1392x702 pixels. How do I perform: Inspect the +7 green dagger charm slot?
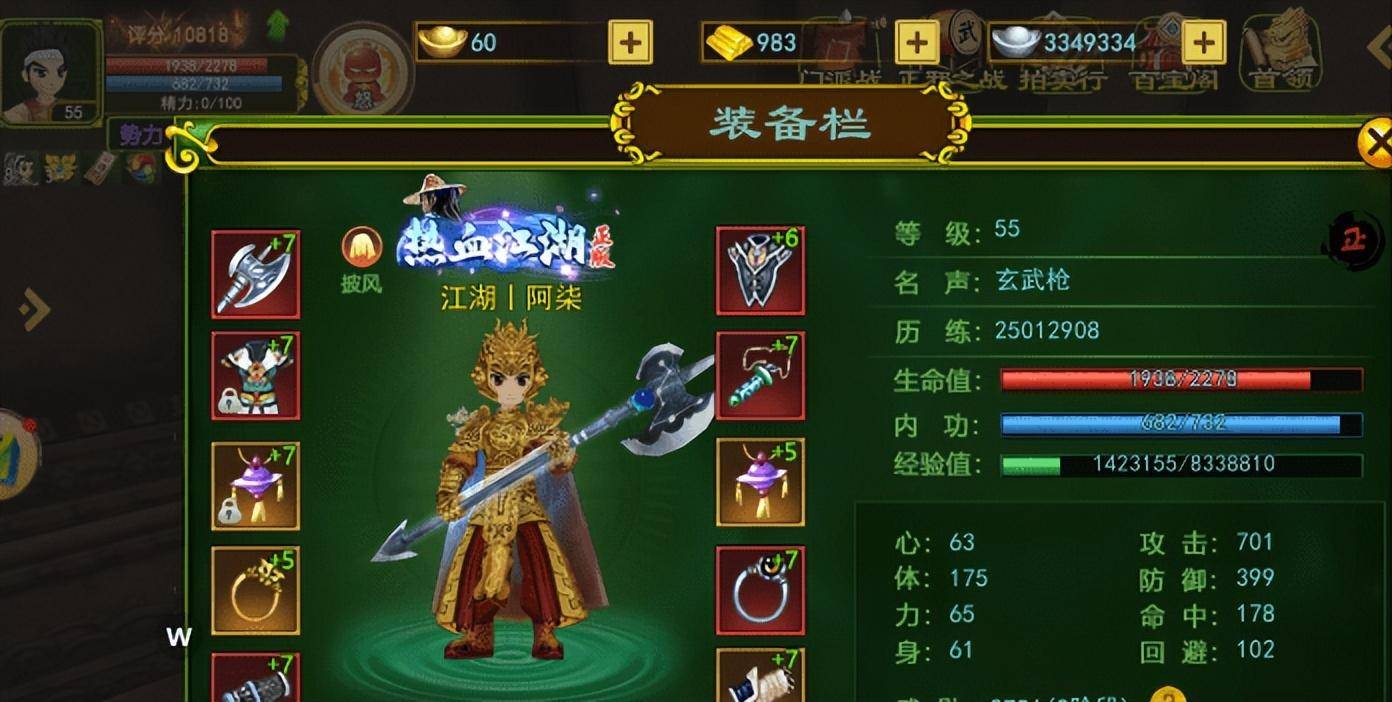click(x=760, y=376)
